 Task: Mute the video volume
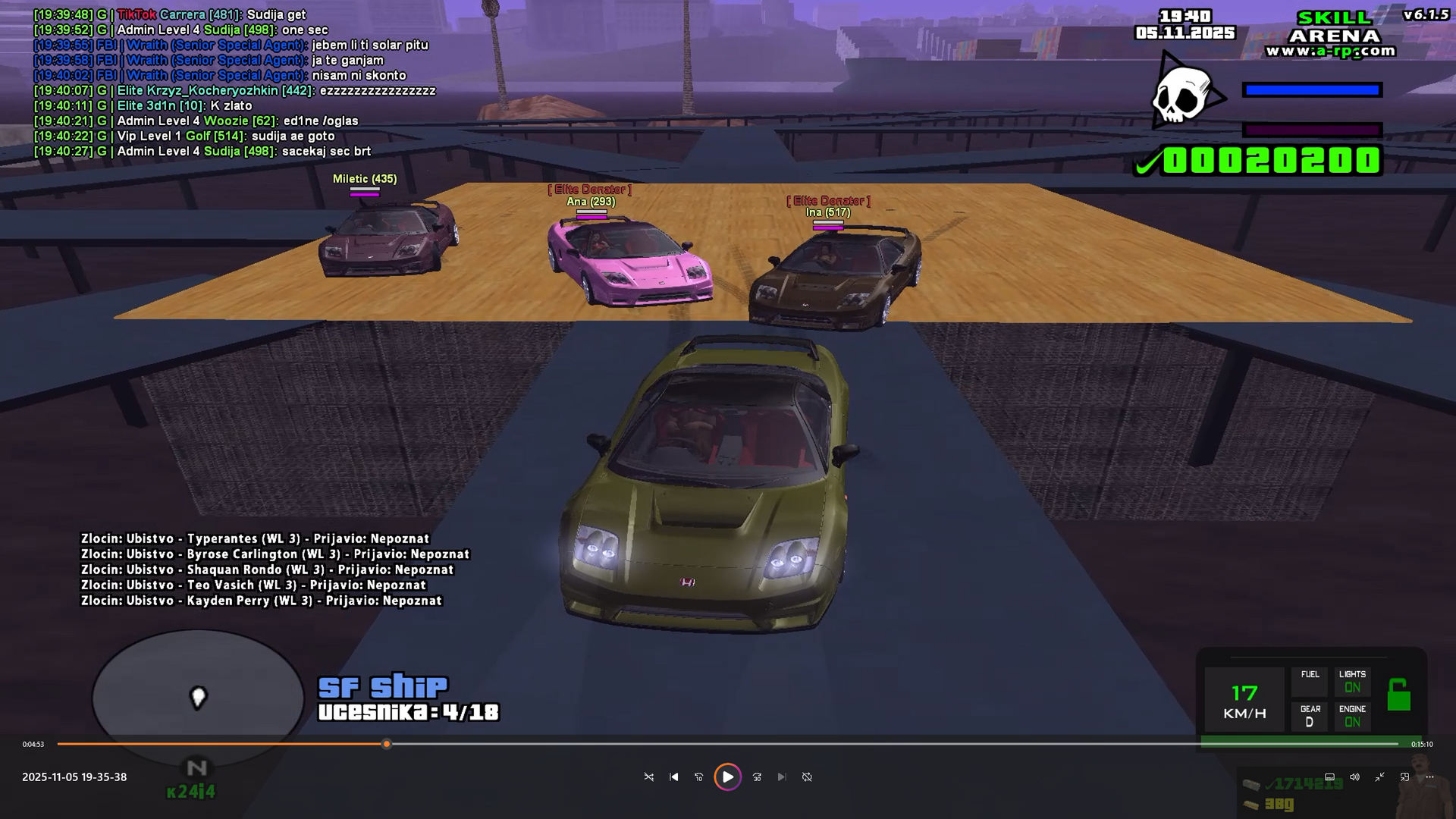point(1355,777)
